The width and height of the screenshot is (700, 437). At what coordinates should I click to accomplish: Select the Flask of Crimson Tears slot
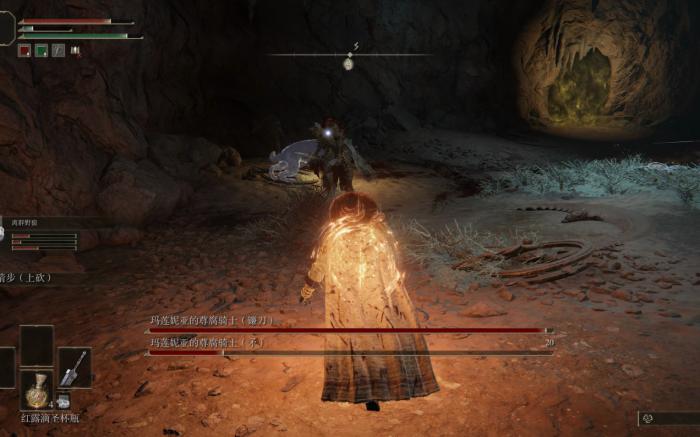tap(37, 390)
